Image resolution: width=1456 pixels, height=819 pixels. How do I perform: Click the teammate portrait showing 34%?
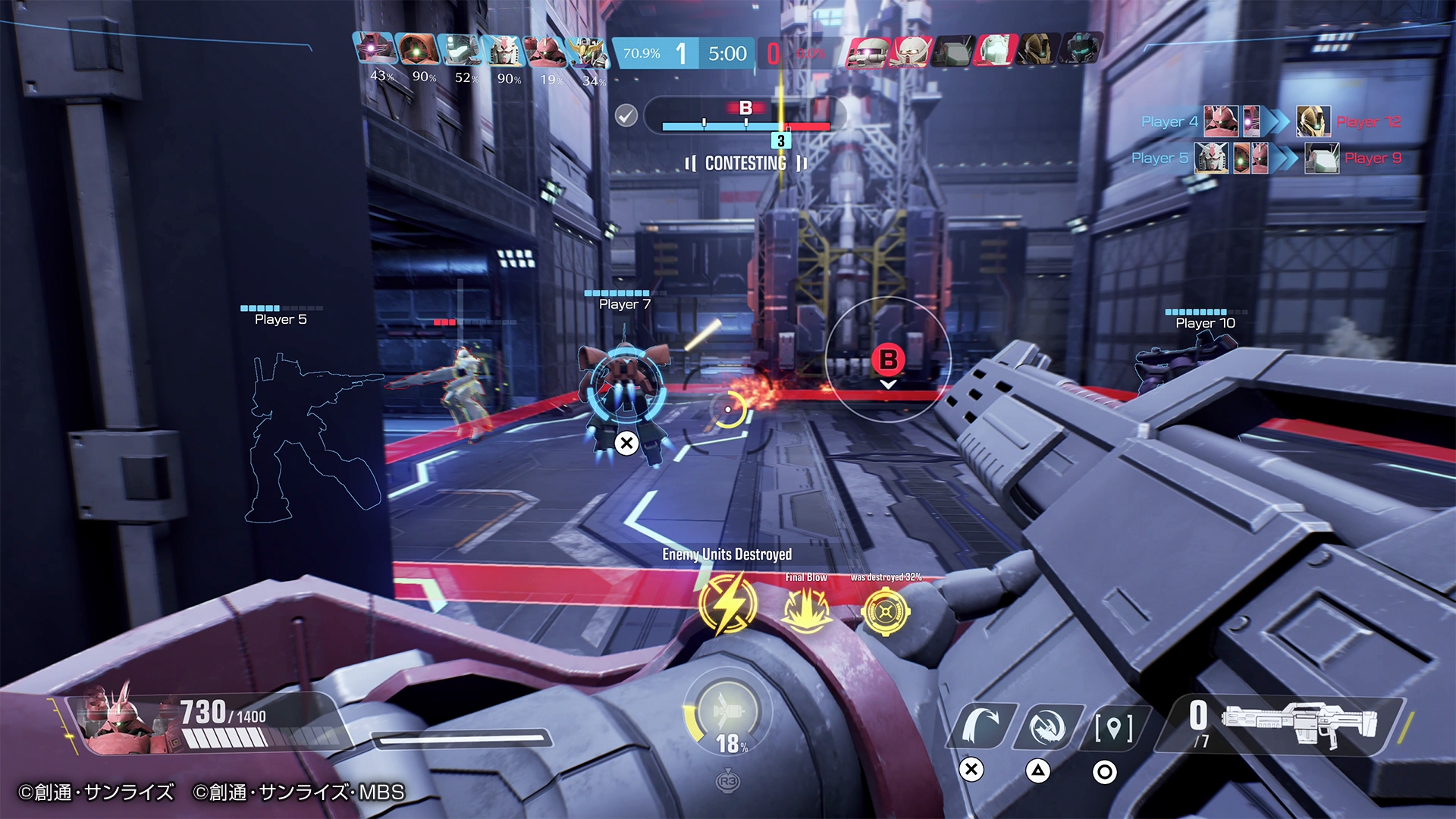pos(588,52)
